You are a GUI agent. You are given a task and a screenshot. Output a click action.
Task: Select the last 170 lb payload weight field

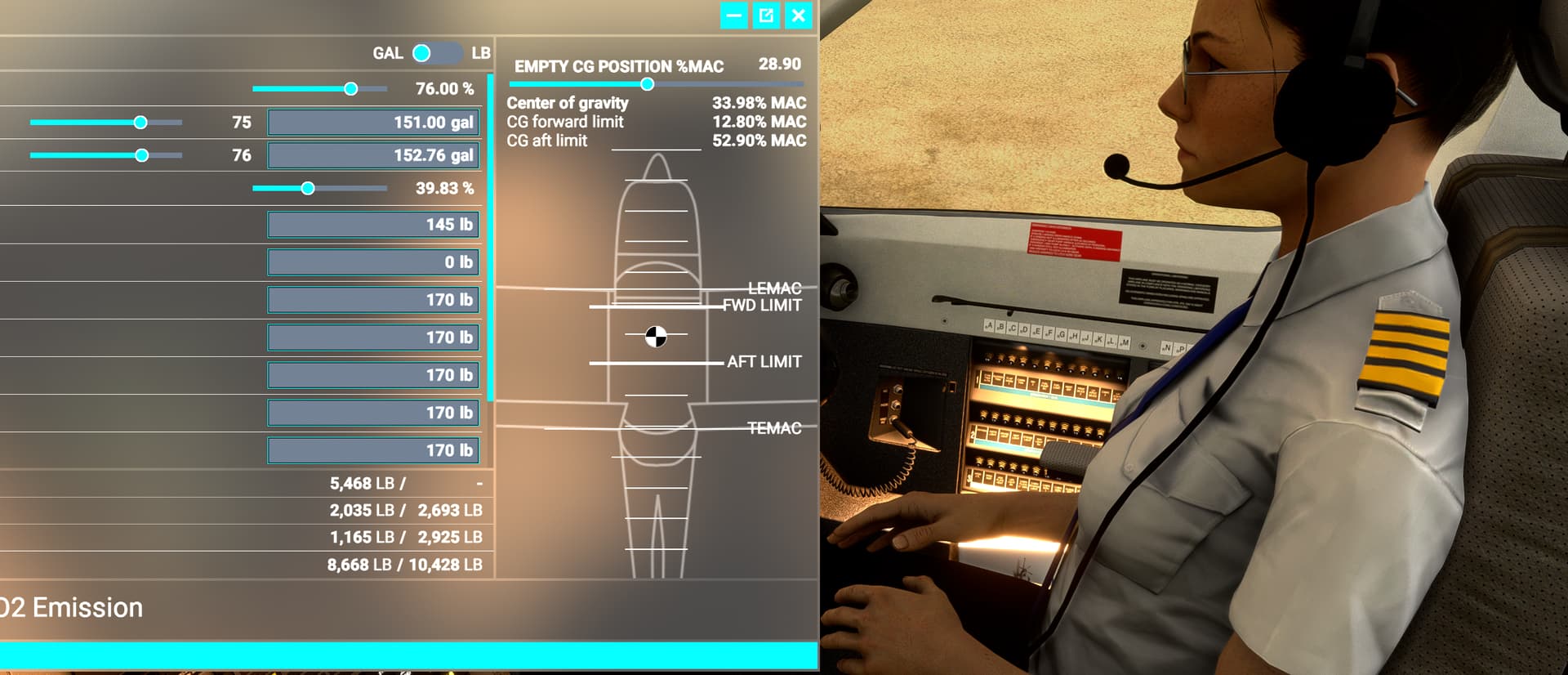pyautogui.click(x=372, y=450)
